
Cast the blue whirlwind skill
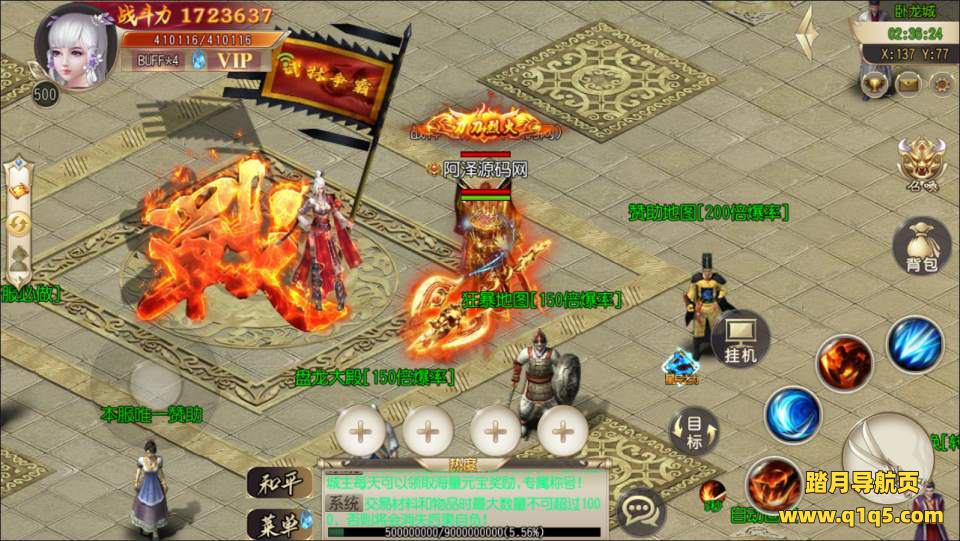click(x=793, y=413)
